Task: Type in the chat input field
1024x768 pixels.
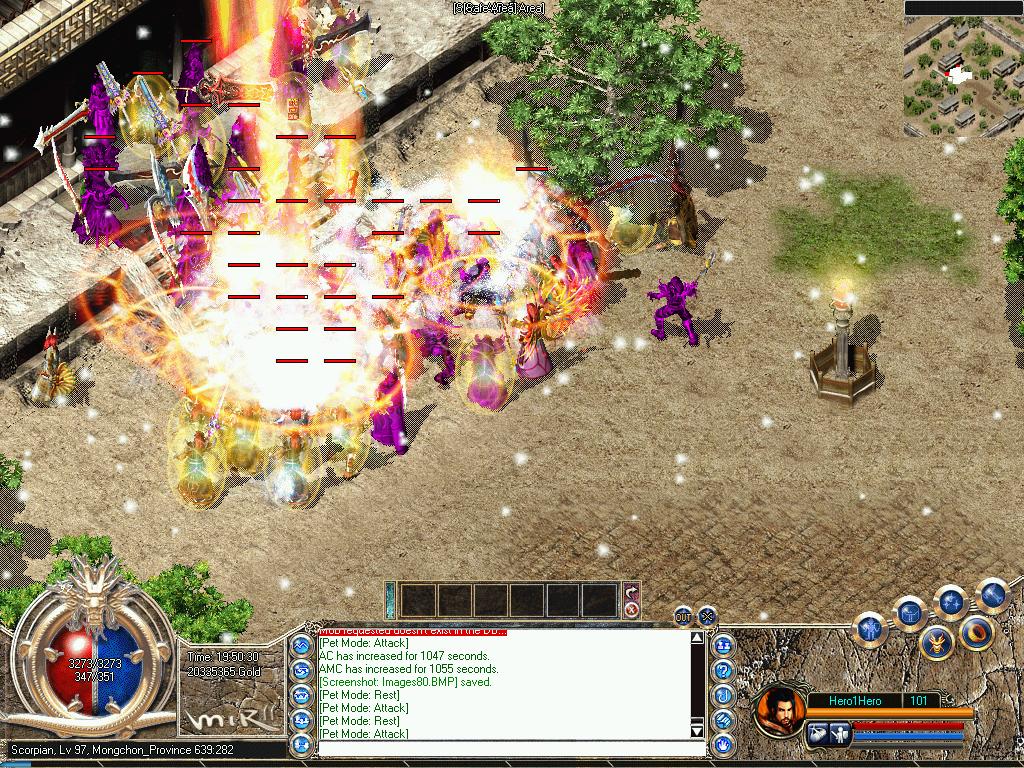Action: pyautogui.click(x=500, y=746)
